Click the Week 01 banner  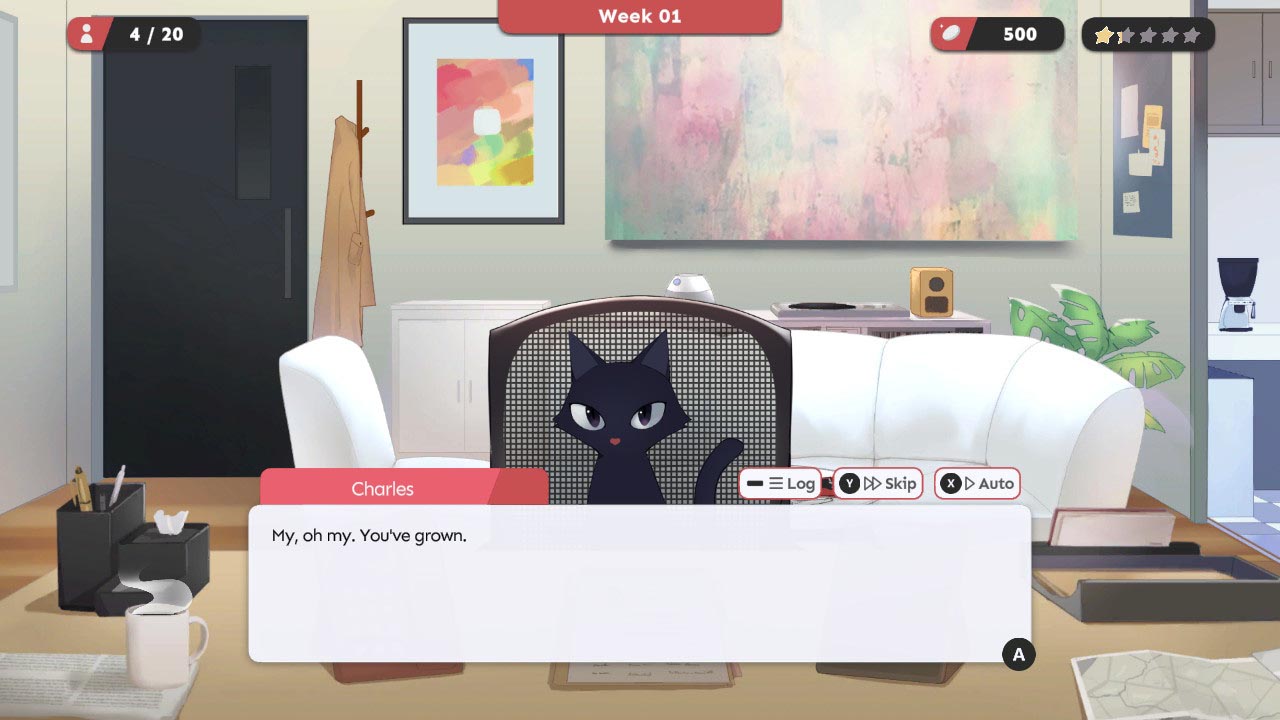640,16
